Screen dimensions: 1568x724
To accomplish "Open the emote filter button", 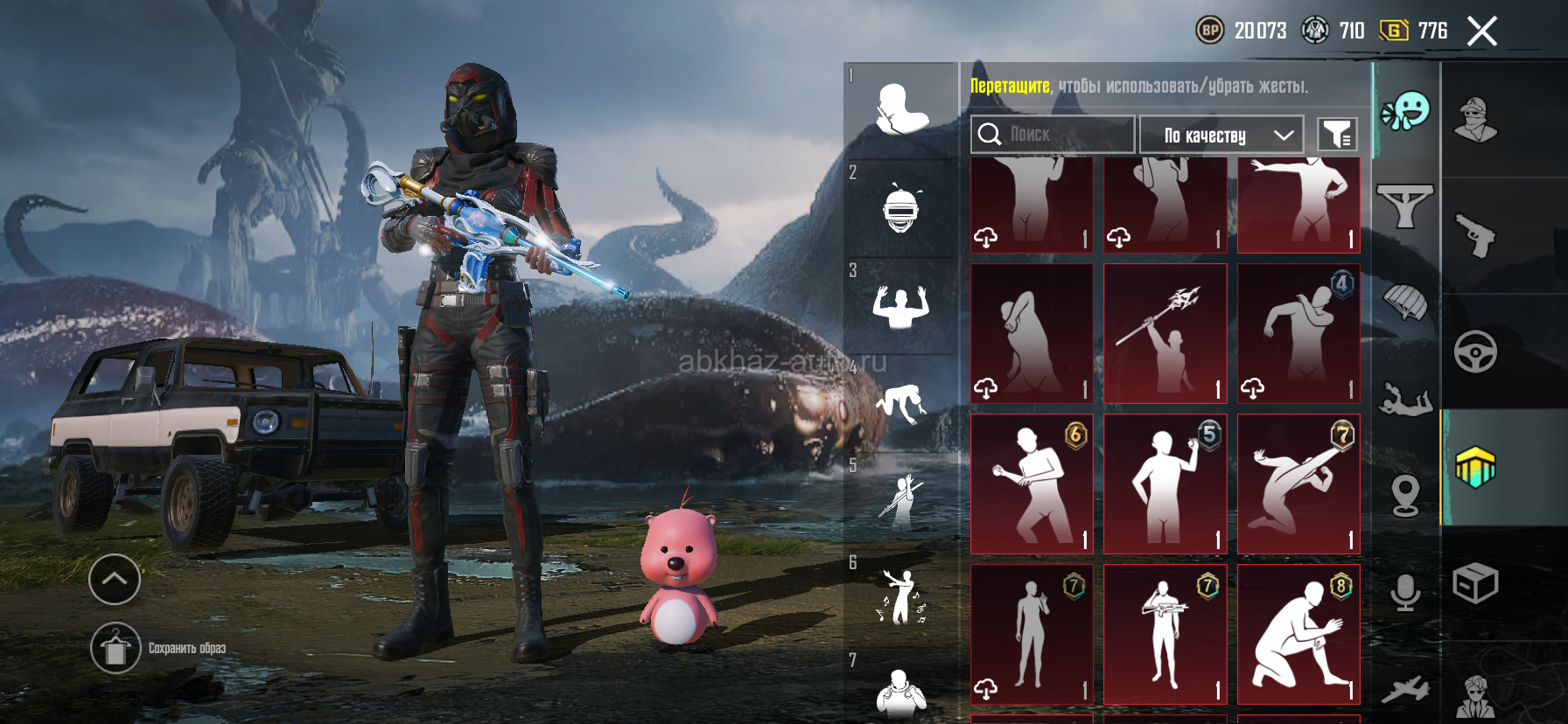I will tap(1337, 135).
